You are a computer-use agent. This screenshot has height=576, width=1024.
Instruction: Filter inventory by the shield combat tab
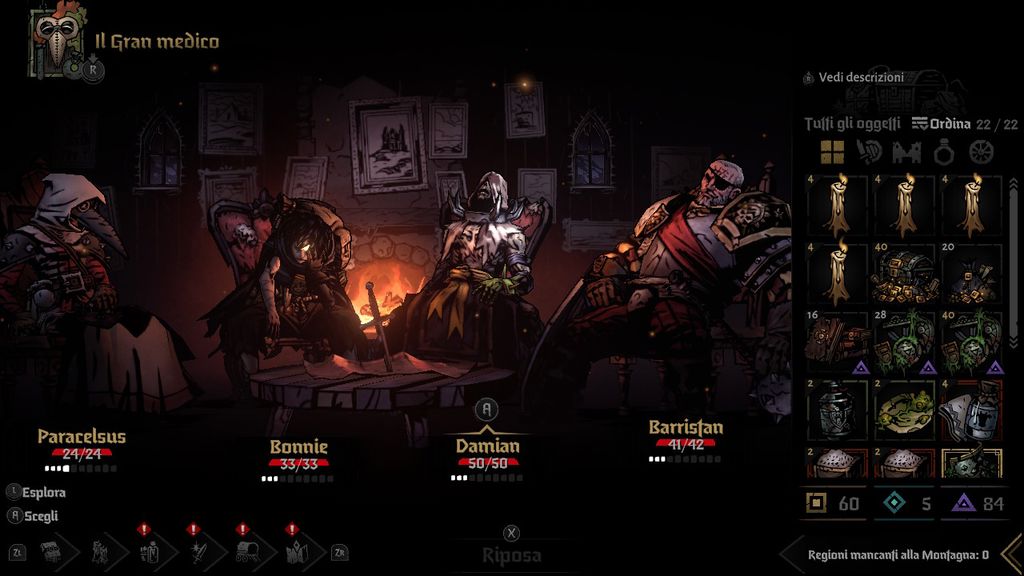pos(869,152)
